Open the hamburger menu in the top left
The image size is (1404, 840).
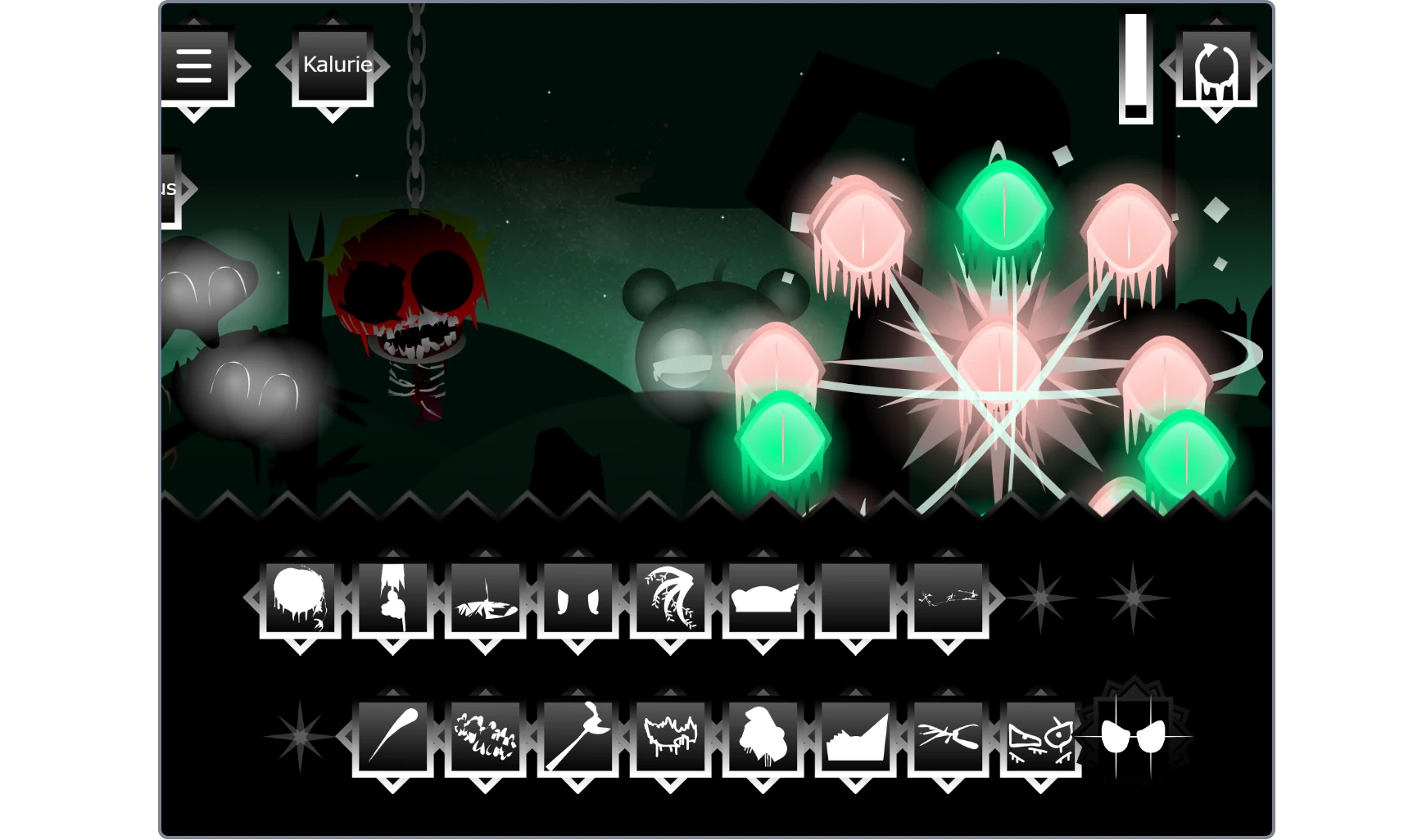click(x=194, y=67)
